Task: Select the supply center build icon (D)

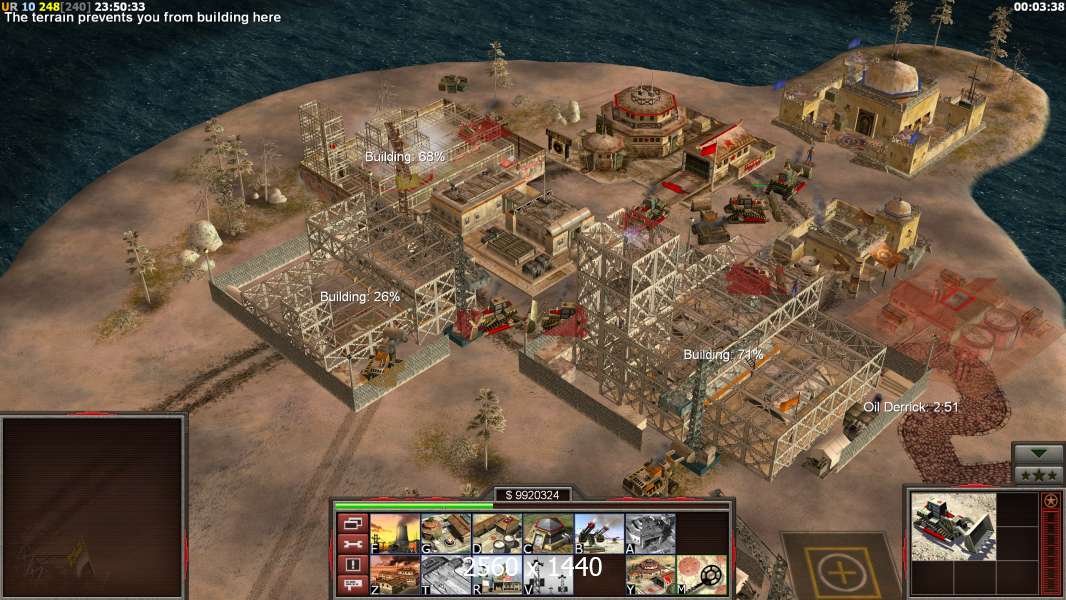Action: [497, 534]
